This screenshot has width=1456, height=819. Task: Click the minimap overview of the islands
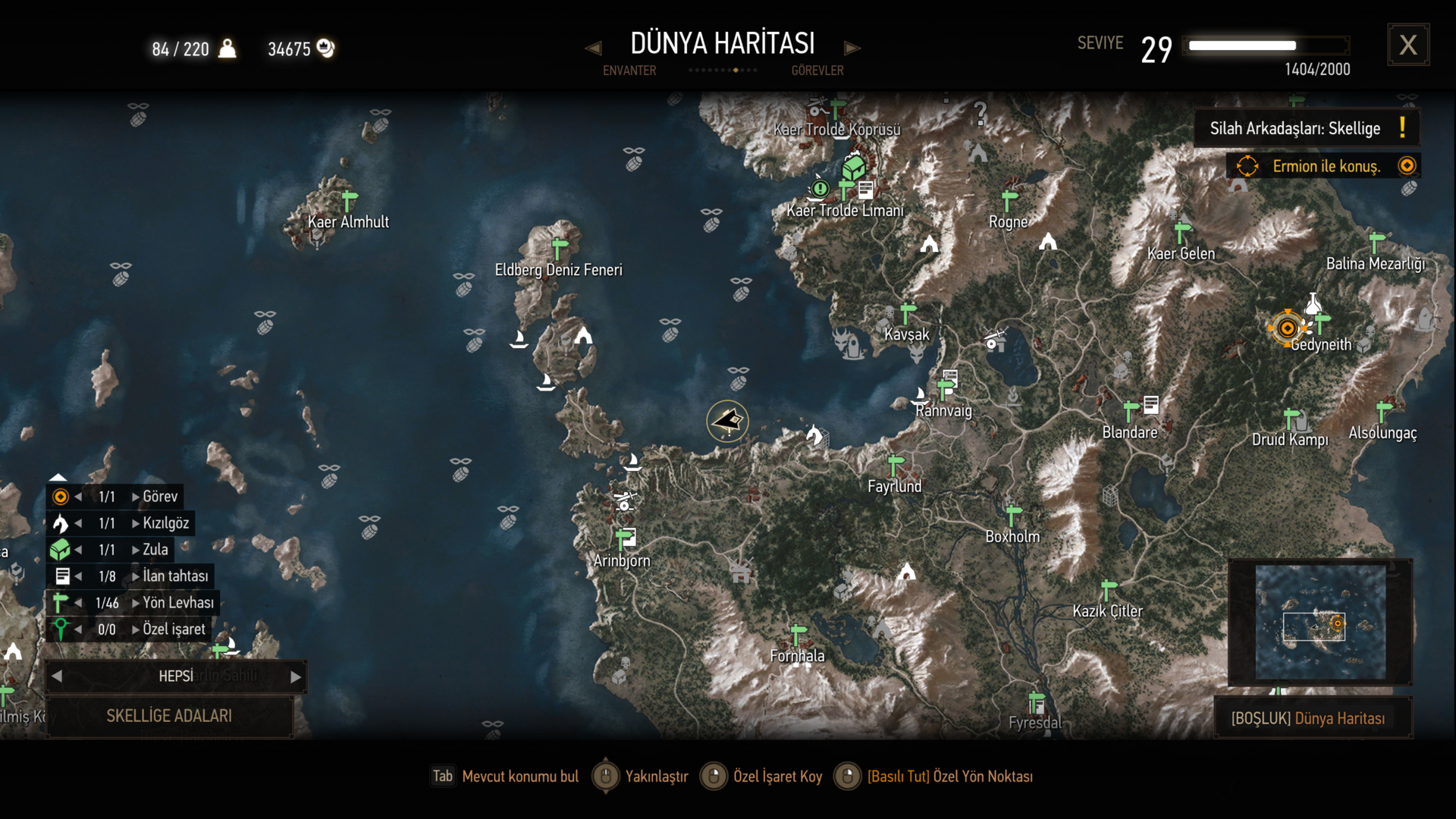click(x=1320, y=622)
